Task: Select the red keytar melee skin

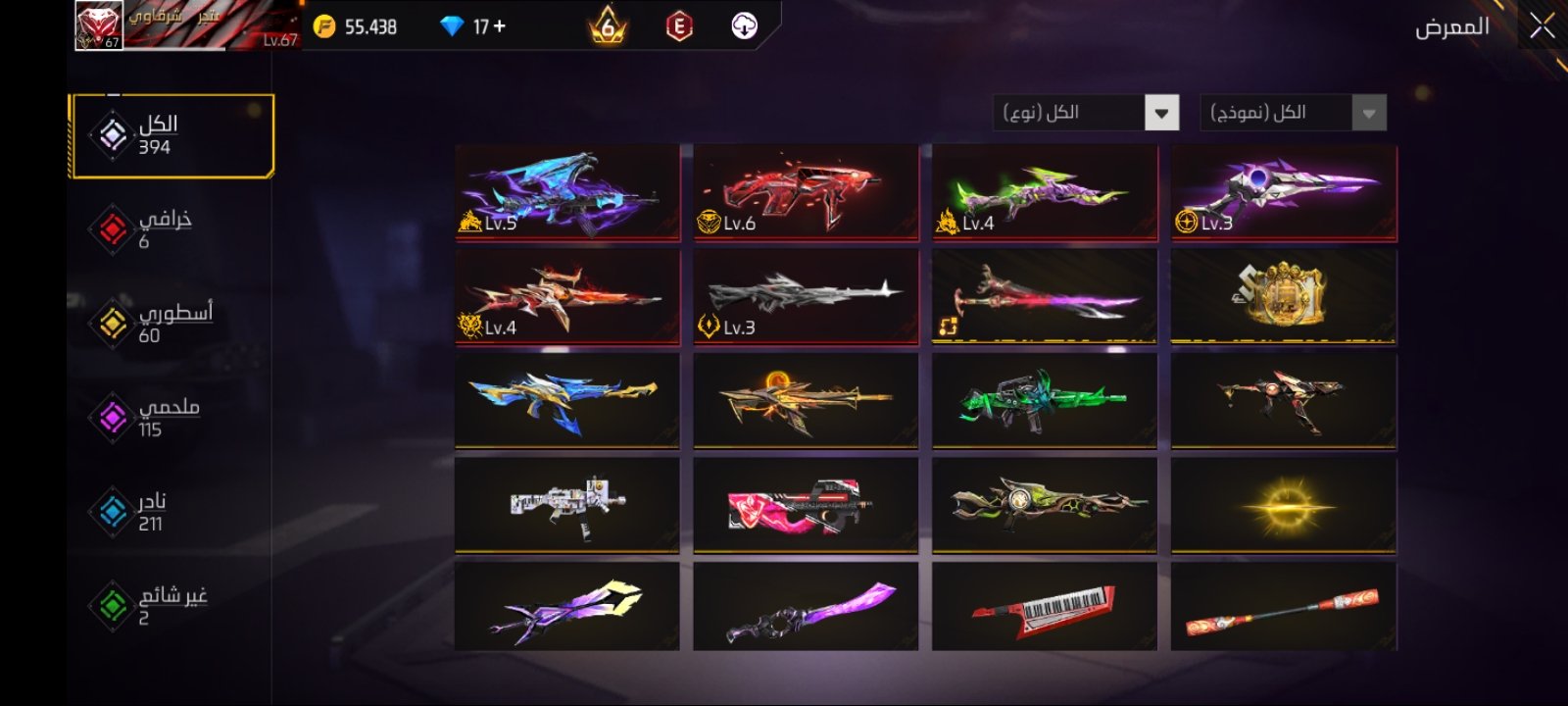Action: click(x=1045, y=606)
